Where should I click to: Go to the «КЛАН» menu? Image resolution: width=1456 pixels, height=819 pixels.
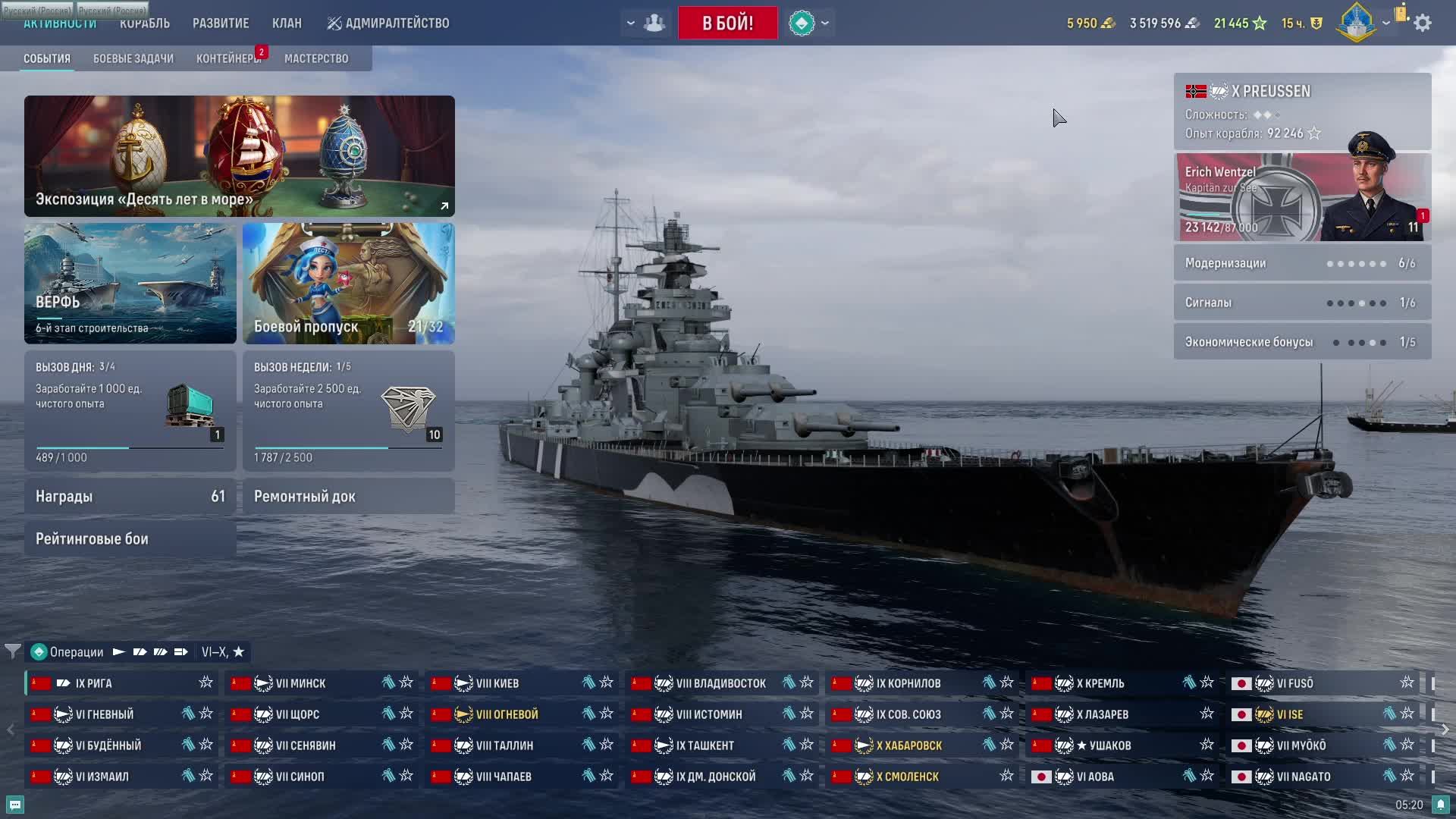tap(287, 23)
